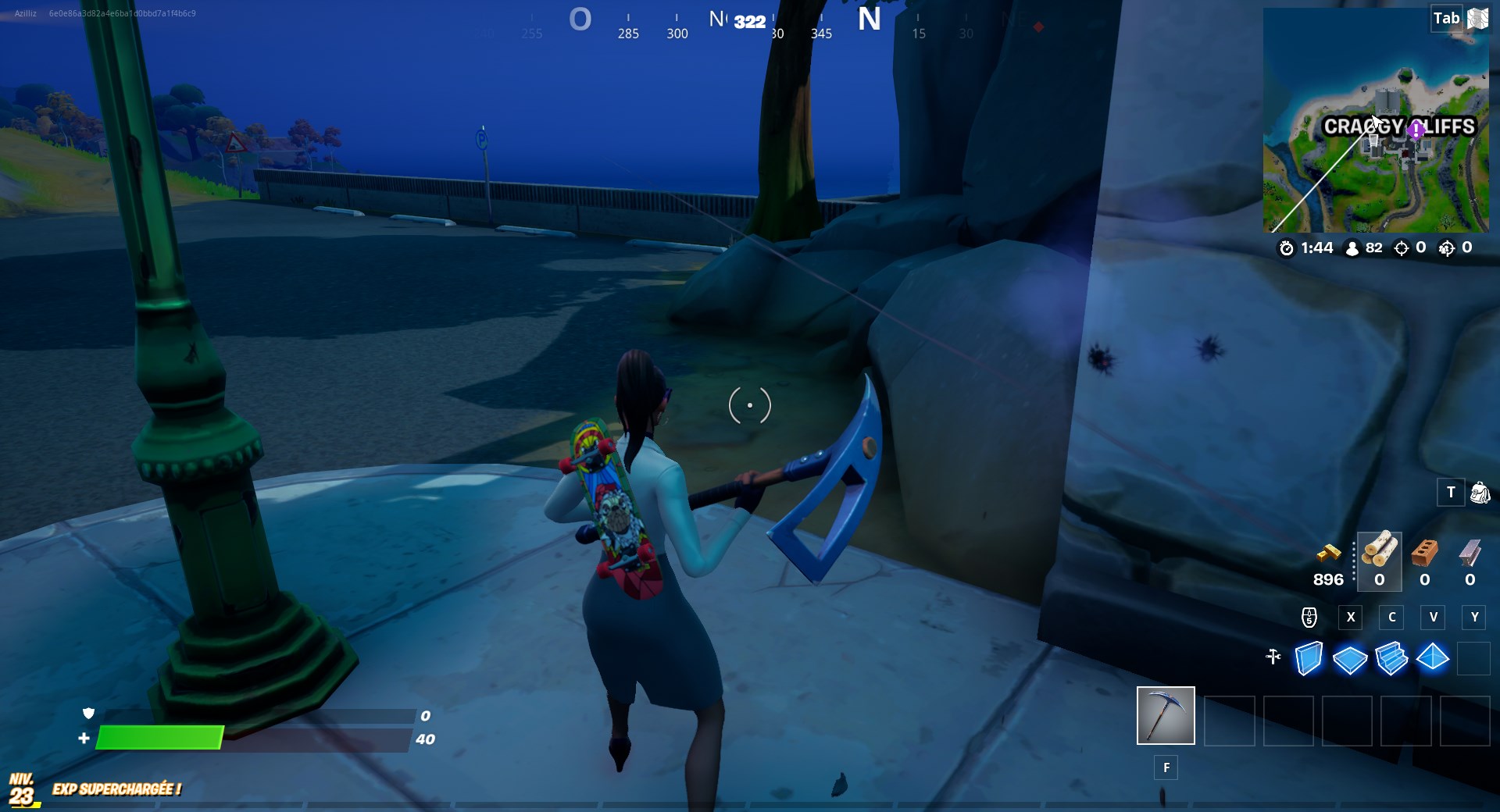
Task: Click the X keybind button
Action: pyautogui.click(x=1351, y=618)
